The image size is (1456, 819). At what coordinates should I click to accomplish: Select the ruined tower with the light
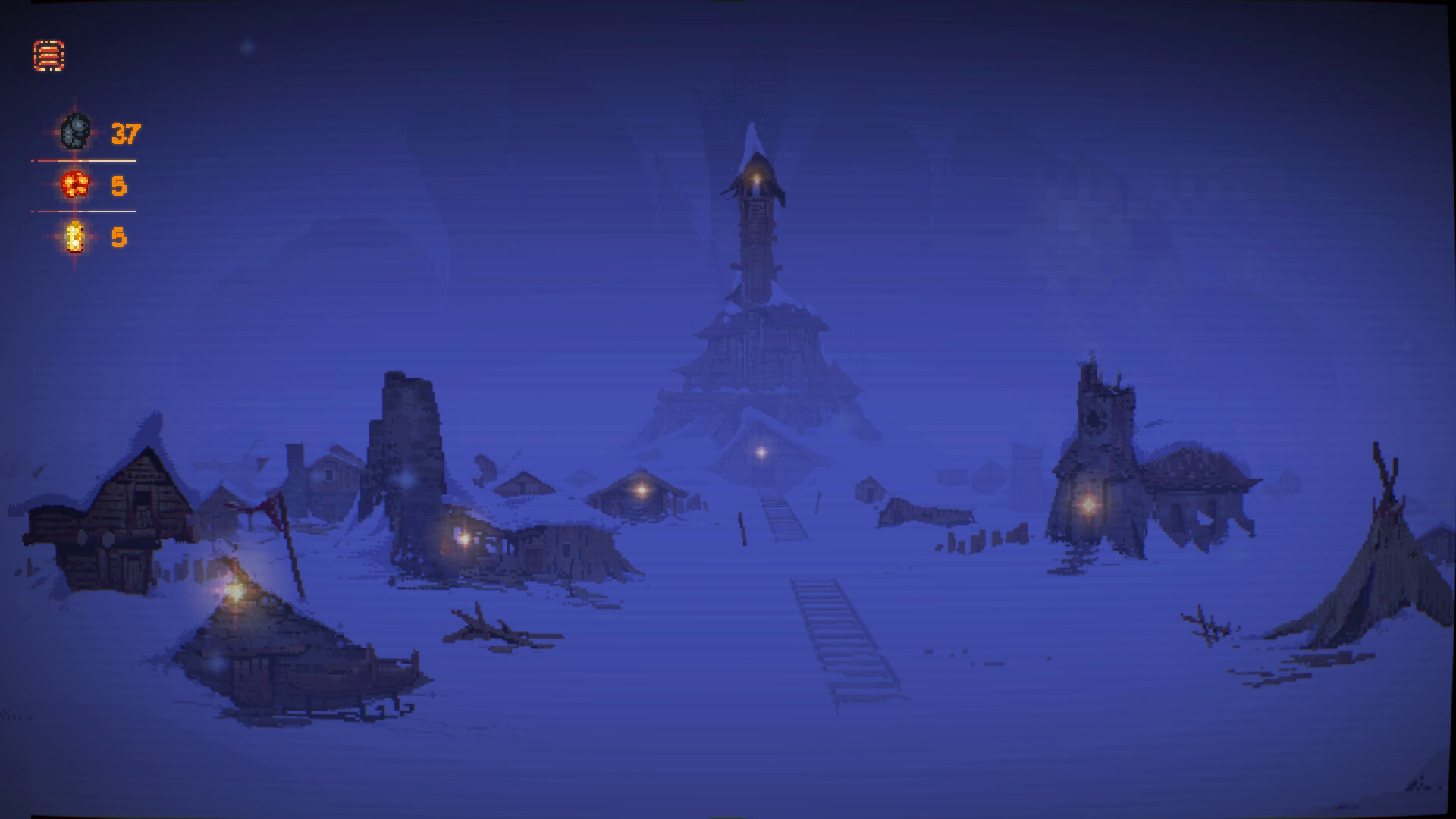click(x=1096, y=440)
